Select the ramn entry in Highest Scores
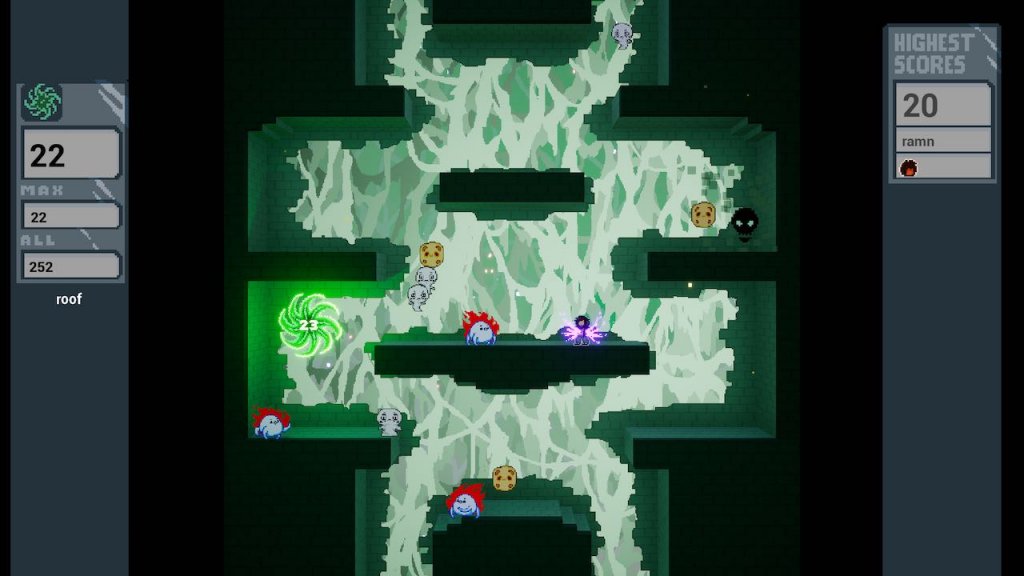 coord(940,141)
